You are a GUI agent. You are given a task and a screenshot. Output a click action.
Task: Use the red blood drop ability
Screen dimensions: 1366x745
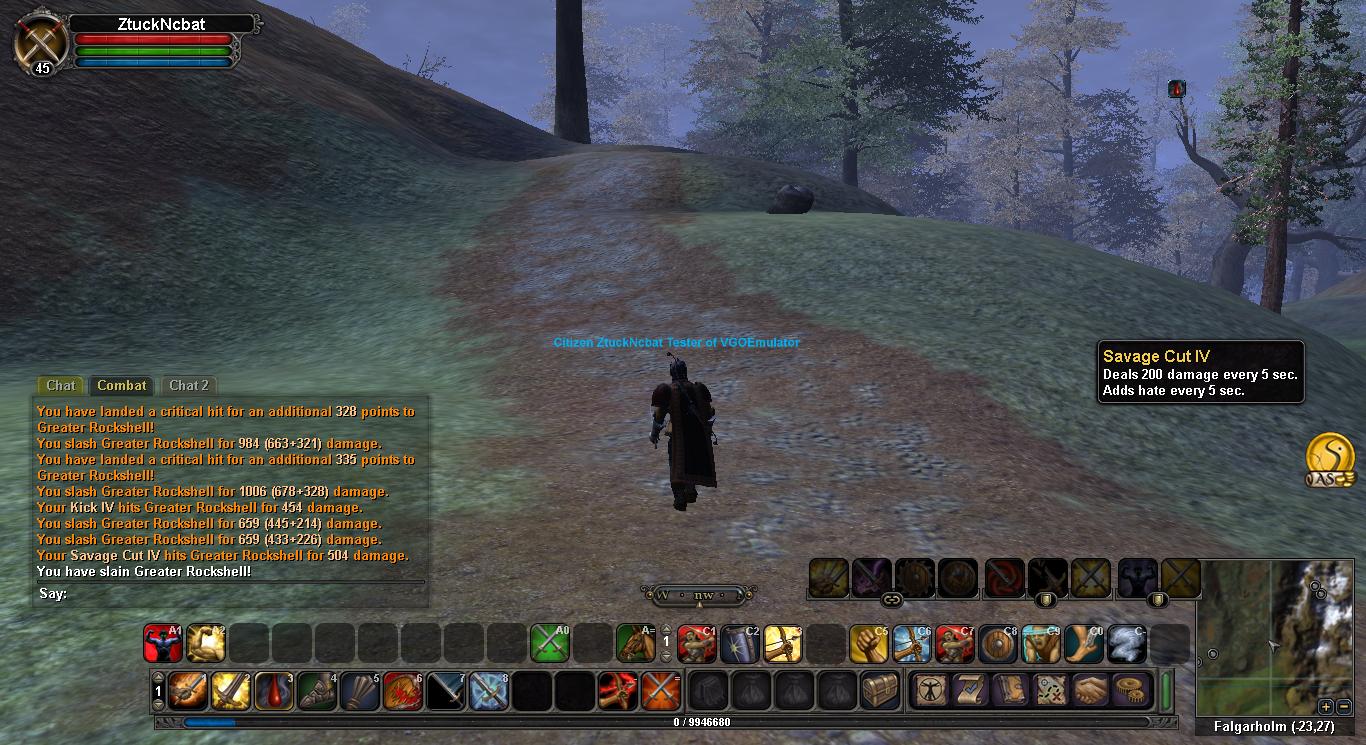[274, 691]
